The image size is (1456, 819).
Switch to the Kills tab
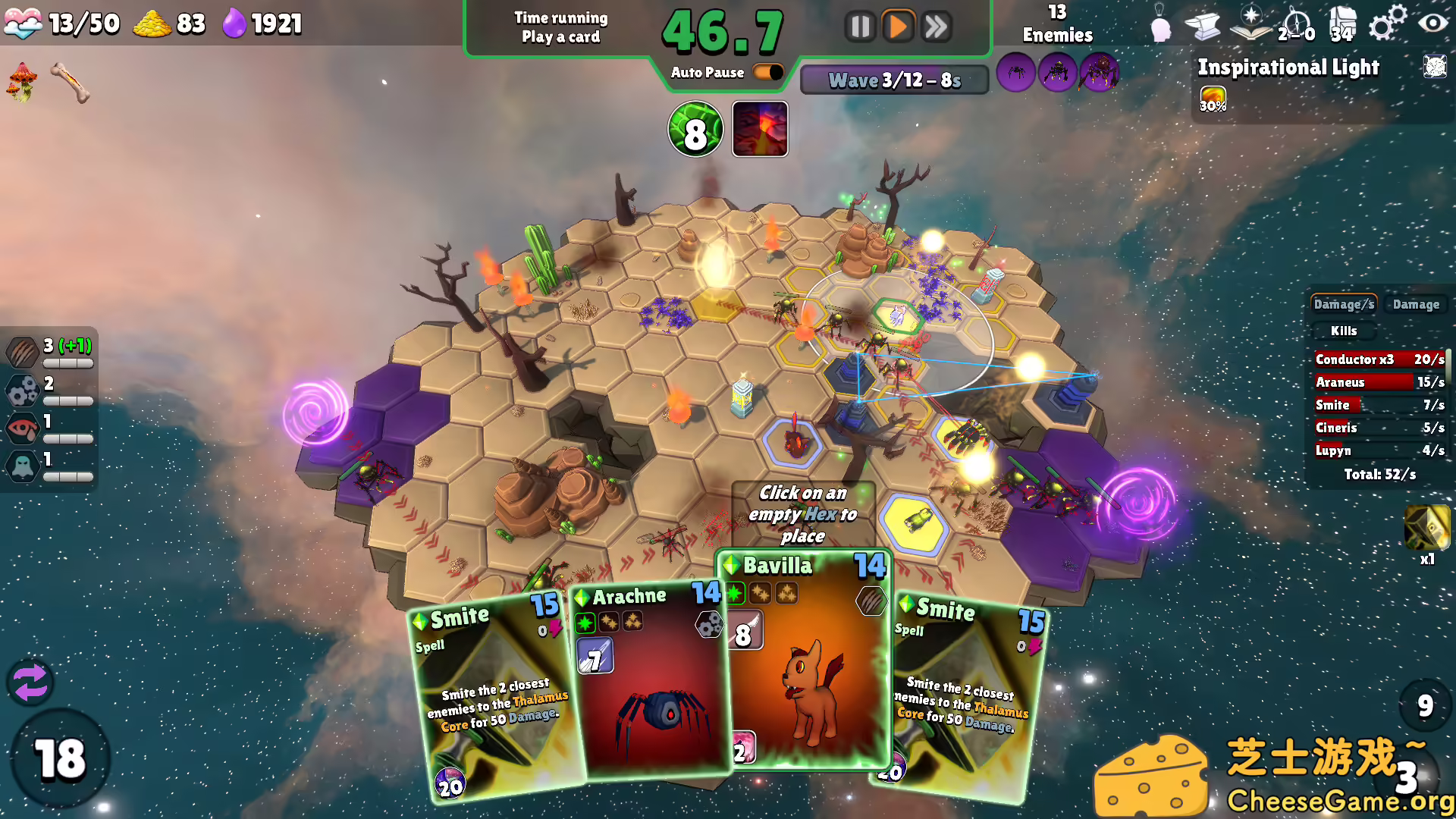[1343, 331]
